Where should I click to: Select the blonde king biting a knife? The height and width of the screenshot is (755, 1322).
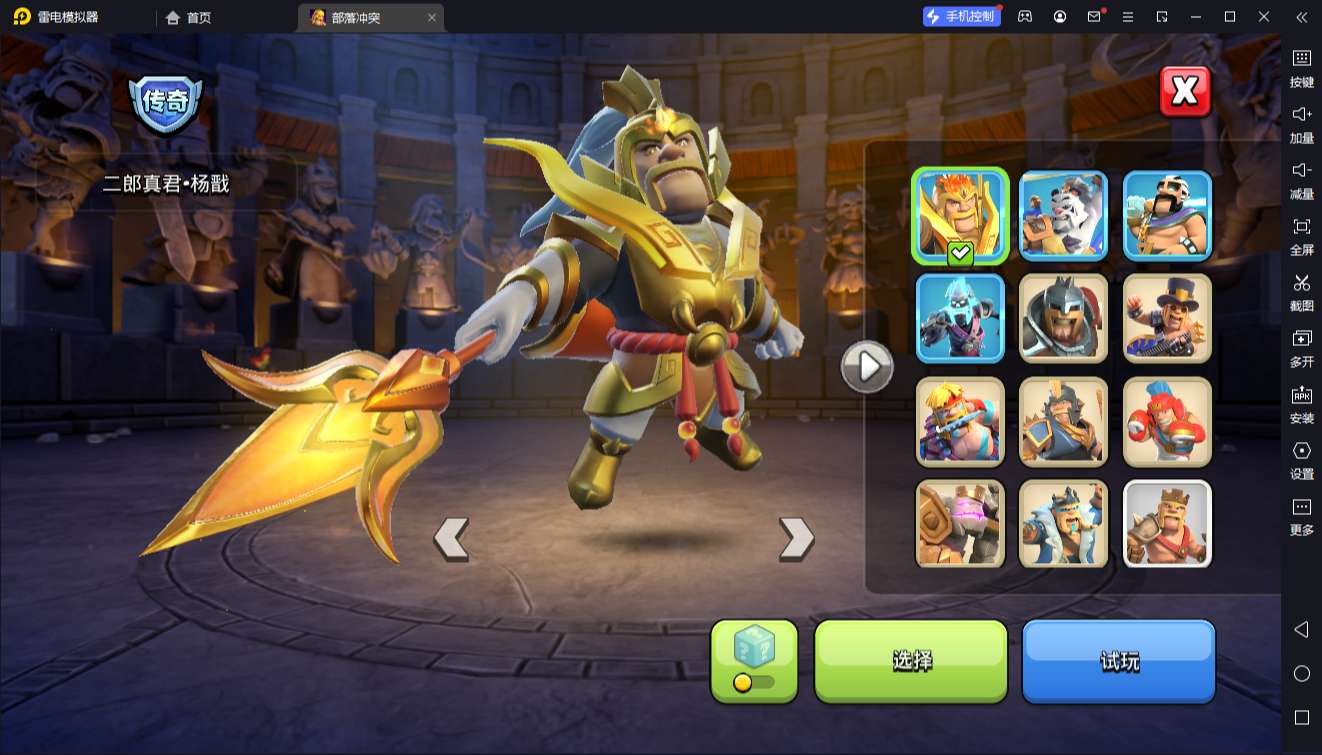pyautogui.click(x=960, y=421)
